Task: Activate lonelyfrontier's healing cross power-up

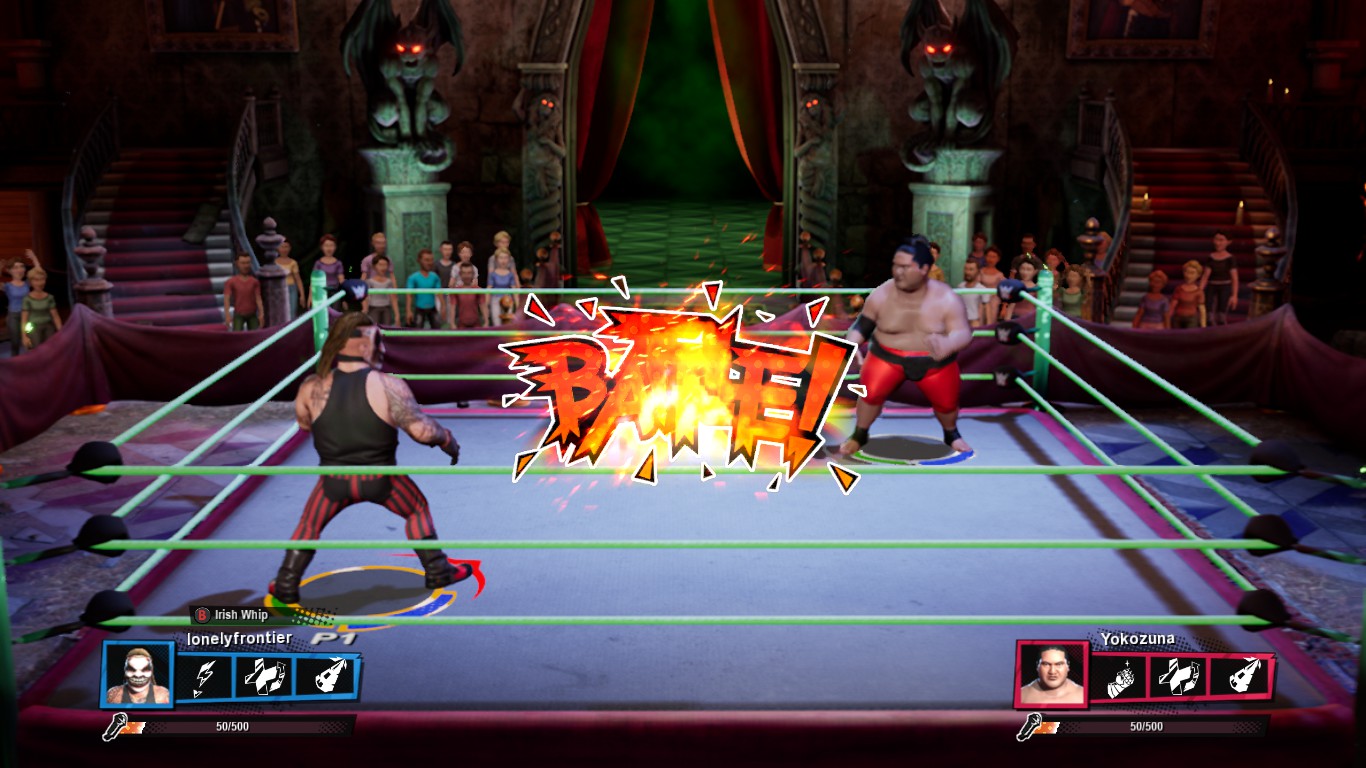Action: tap(265, 677)
